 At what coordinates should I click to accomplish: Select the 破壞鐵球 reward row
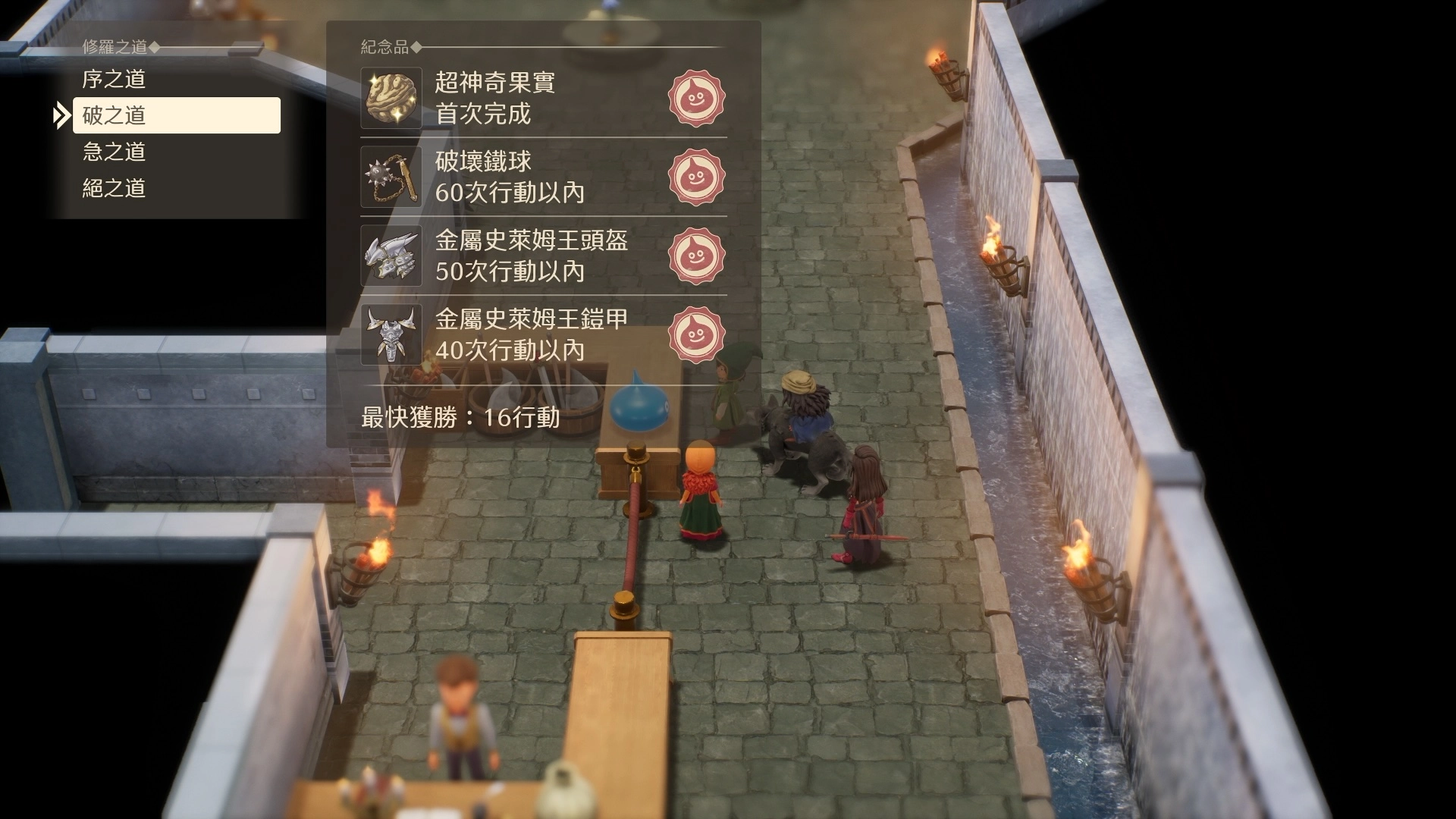[543, 177]
